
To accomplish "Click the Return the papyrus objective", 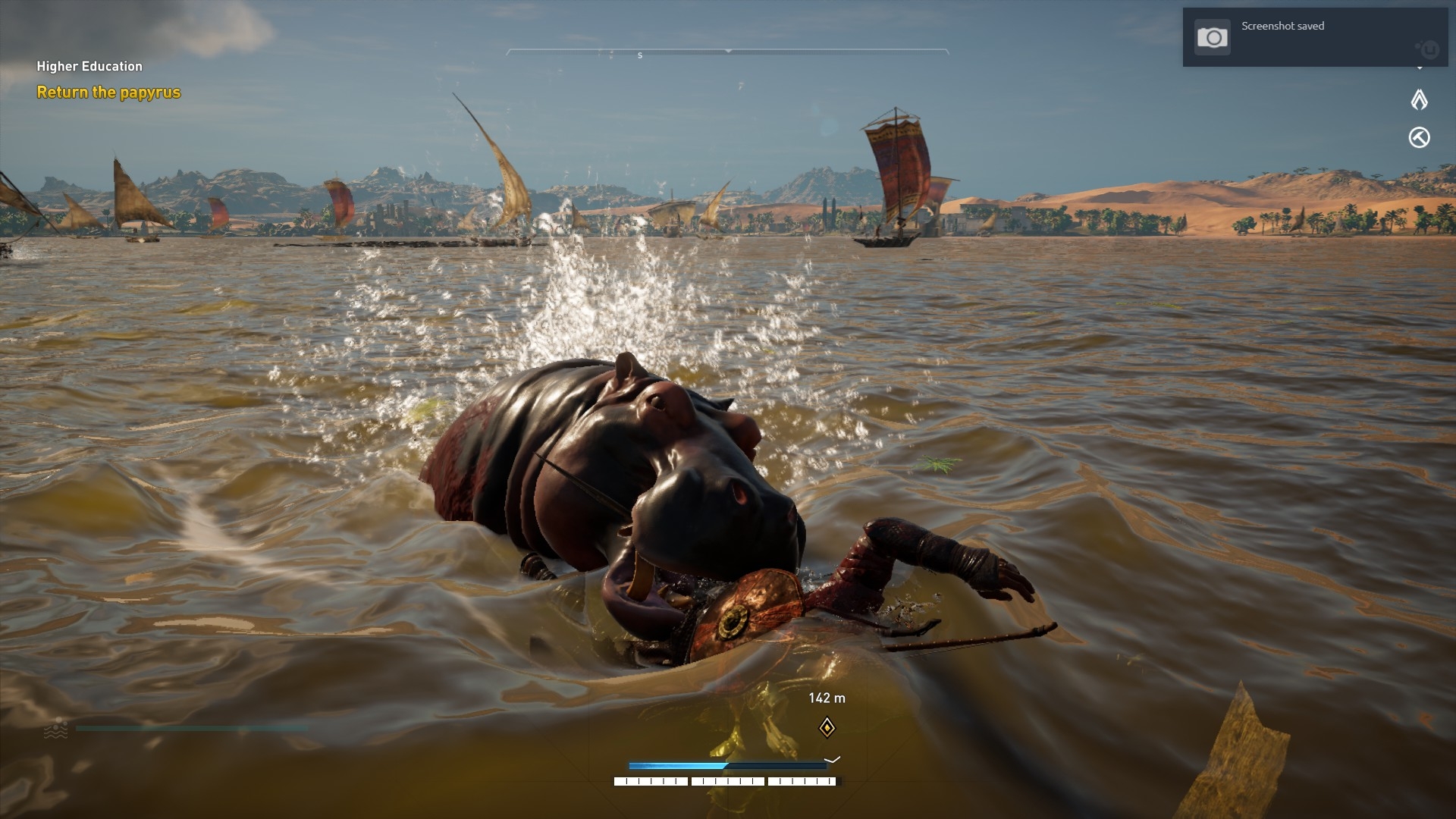I will pyautogui.click(x=108, y=93).
